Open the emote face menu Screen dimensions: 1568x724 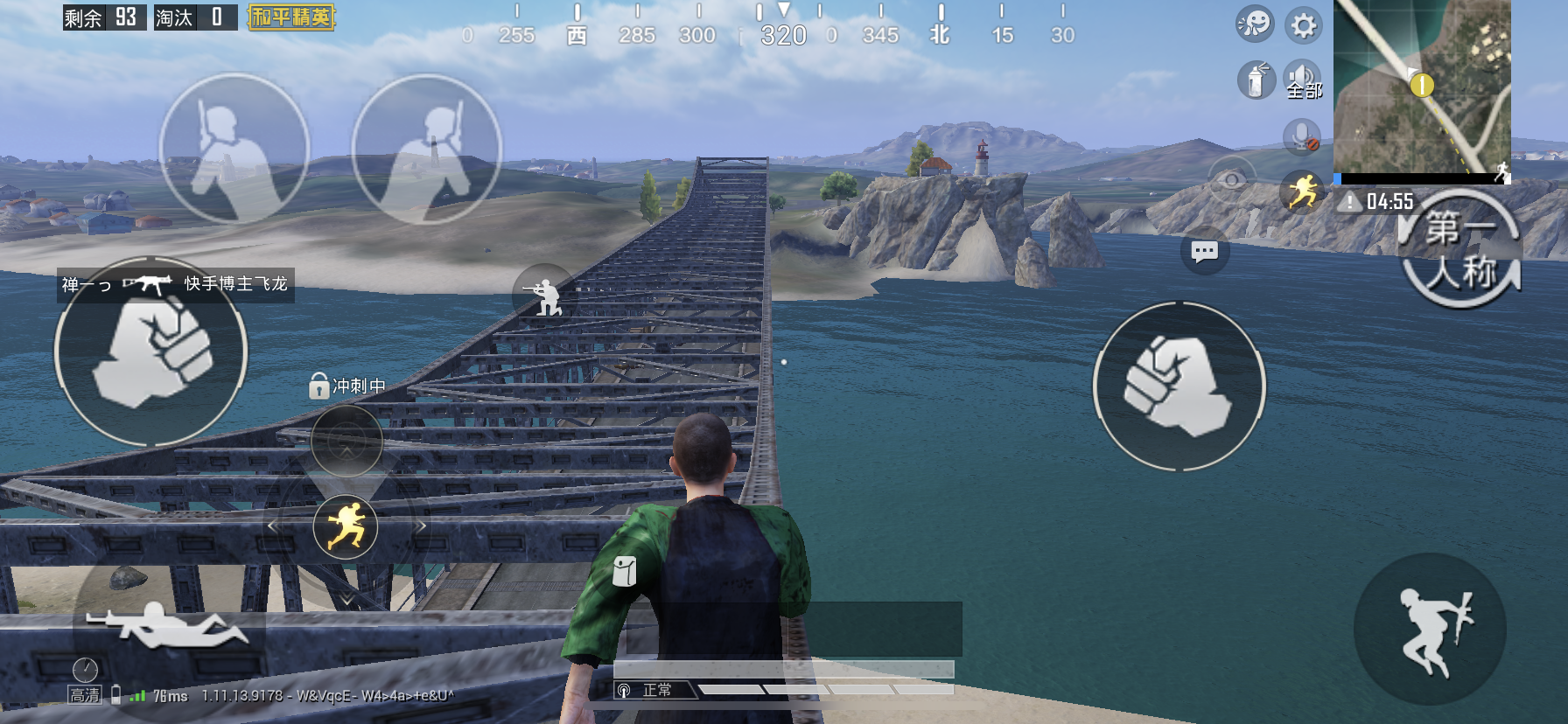1254,24
